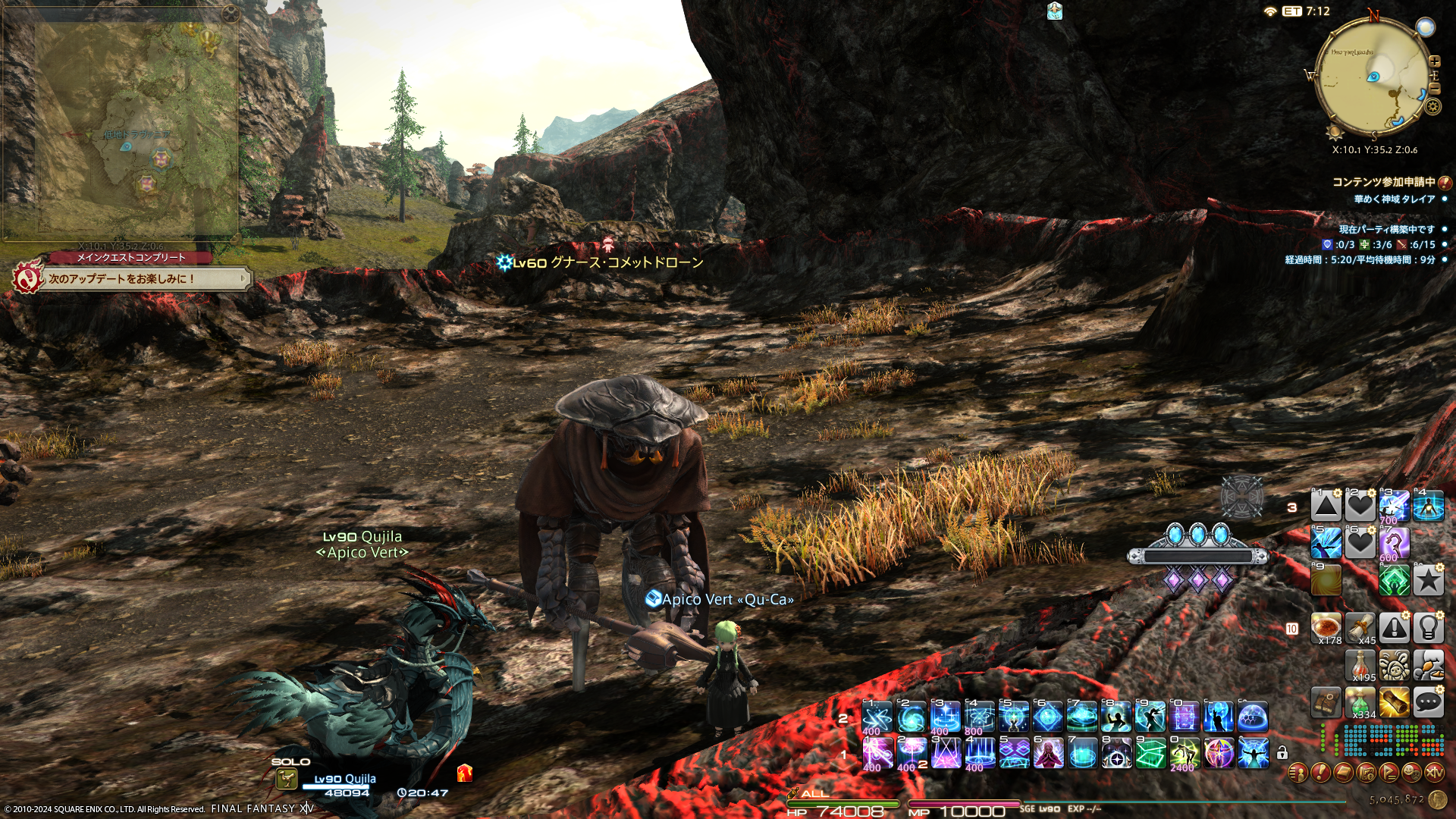Screen dimensions: 1456x819
Task: Activate the warning triangle macro icon
Action: [1394, 627]
